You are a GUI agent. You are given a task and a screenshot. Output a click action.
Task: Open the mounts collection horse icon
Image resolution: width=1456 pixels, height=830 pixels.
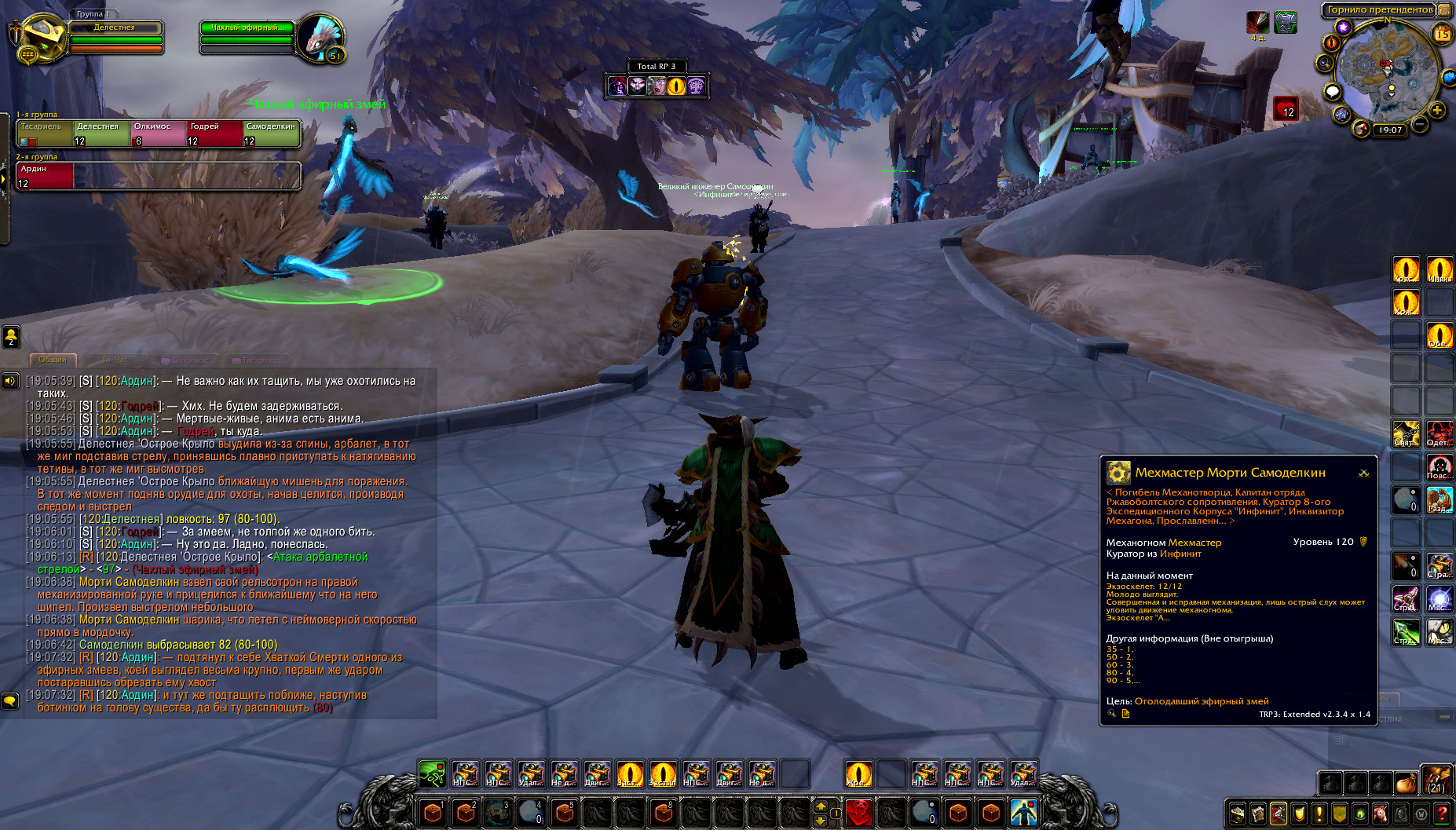point(1381,814)
